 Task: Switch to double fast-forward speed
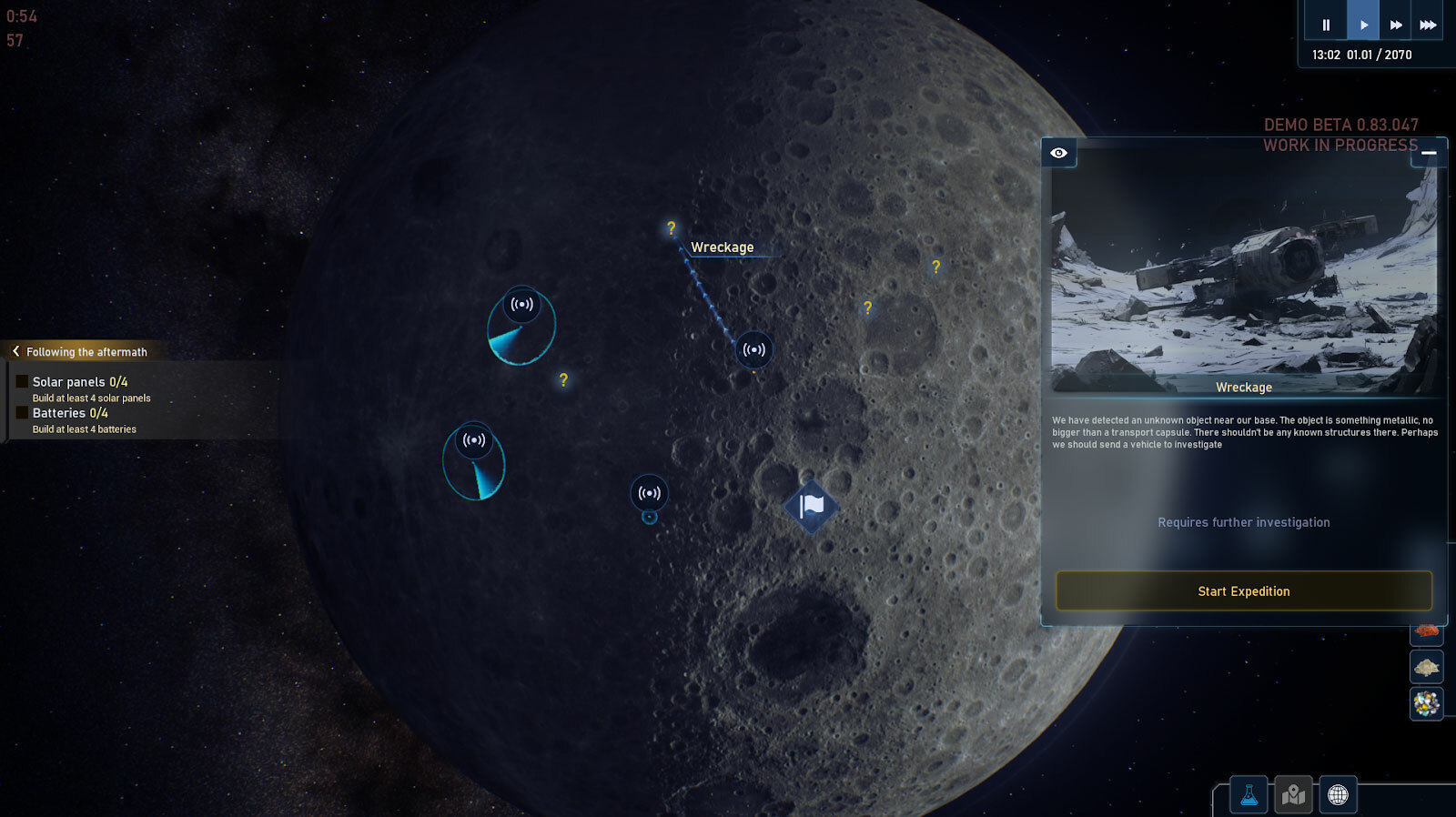click(1396, 25)
